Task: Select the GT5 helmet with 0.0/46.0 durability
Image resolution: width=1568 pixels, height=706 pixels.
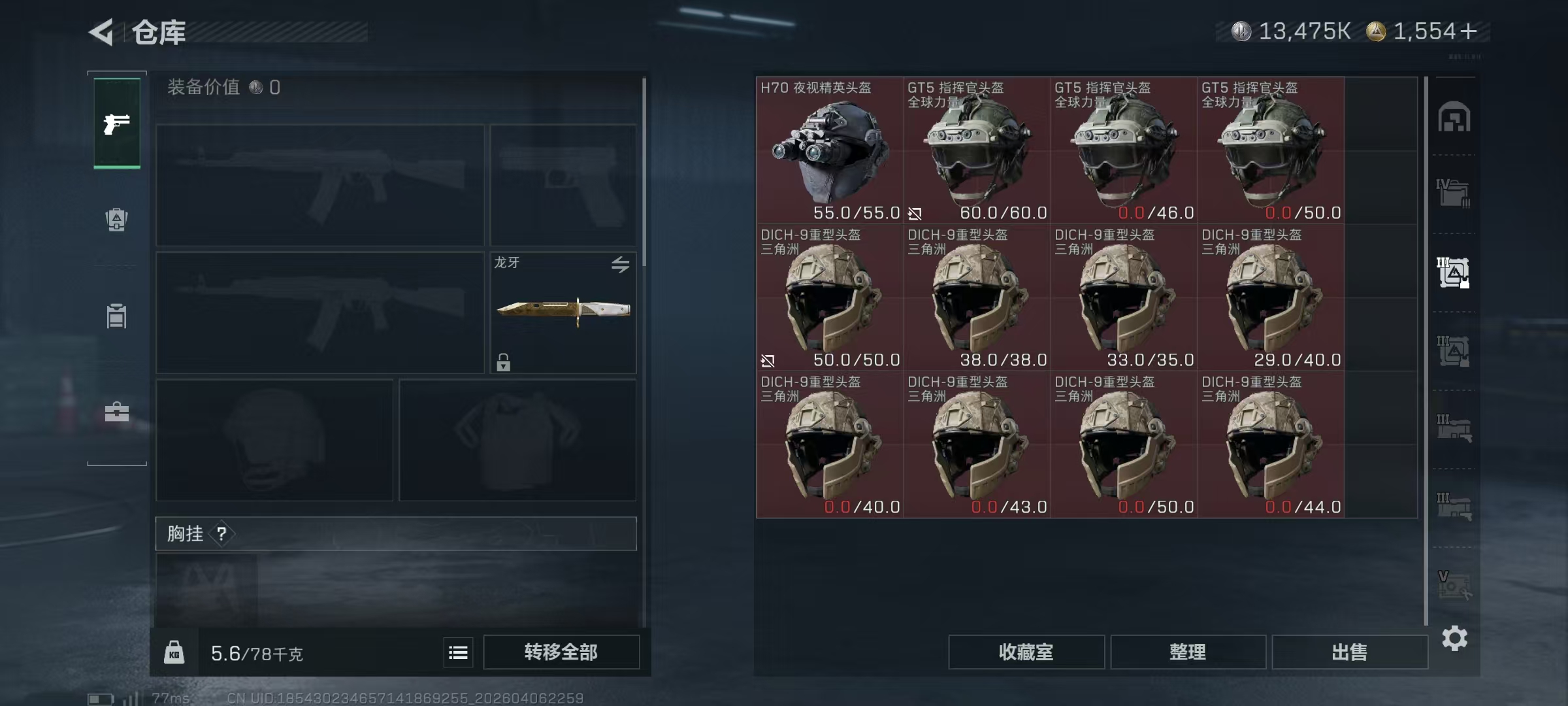Action: [1124, 150]
